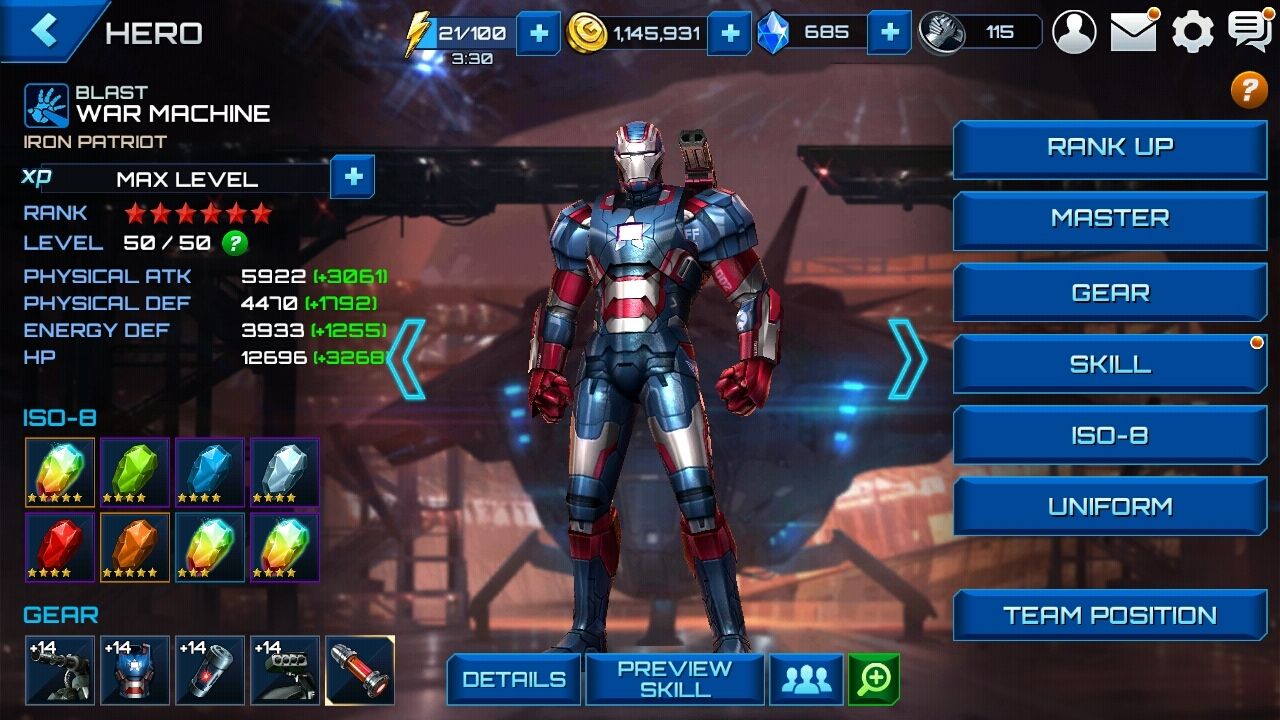Open the ISO-8 menu button

click(1110, 436)
